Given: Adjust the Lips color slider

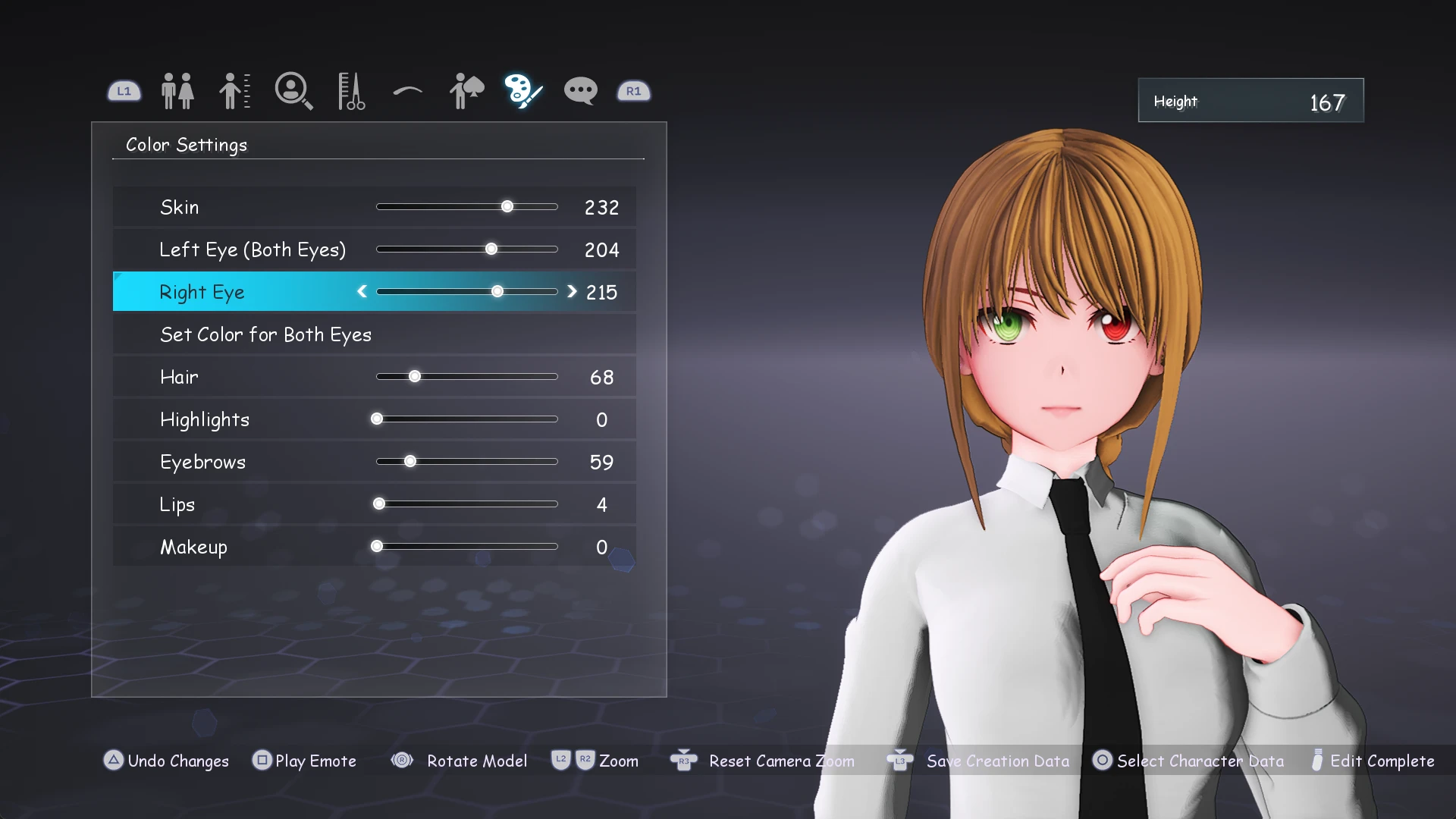Looking at the screenshot, I should tap(379, 504).
